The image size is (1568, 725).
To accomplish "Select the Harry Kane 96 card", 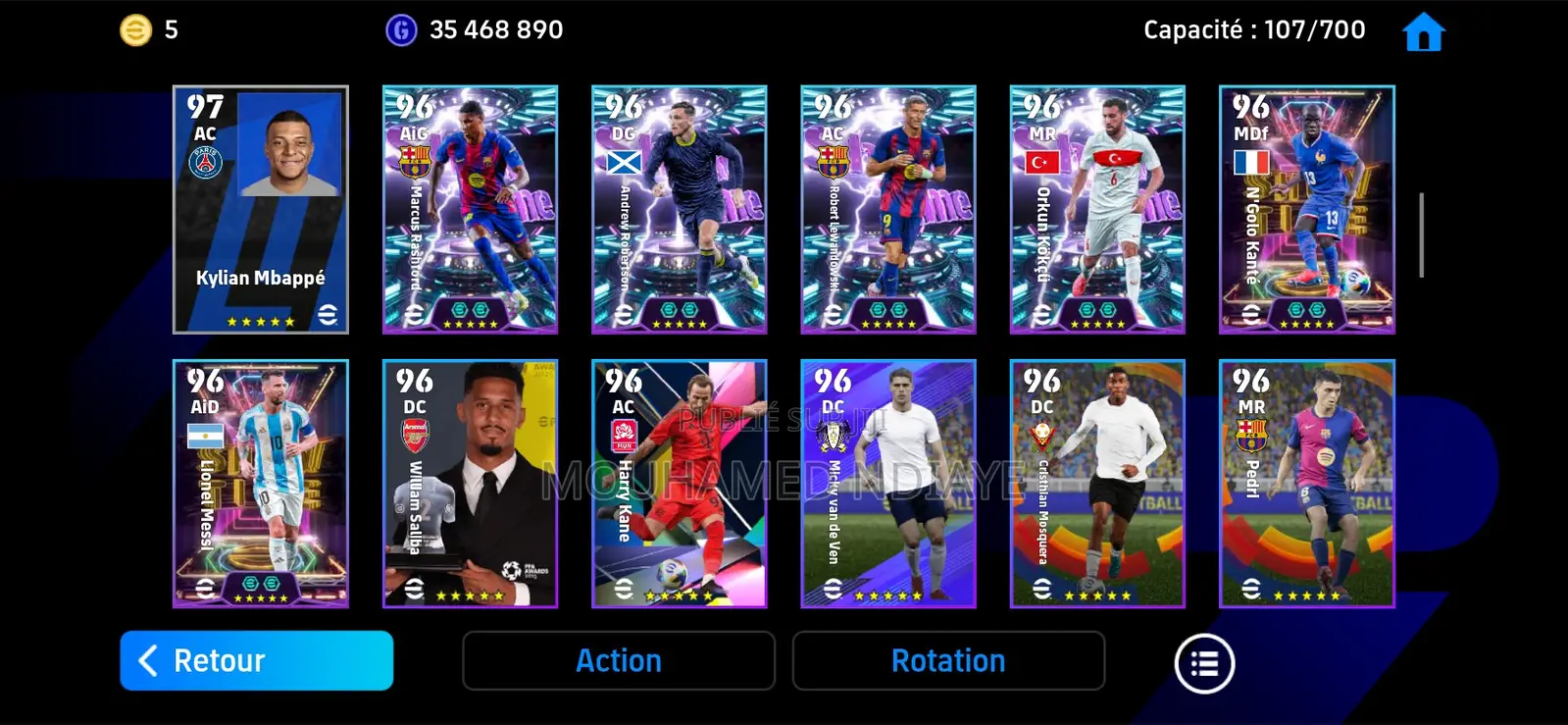I will point(679,486).
